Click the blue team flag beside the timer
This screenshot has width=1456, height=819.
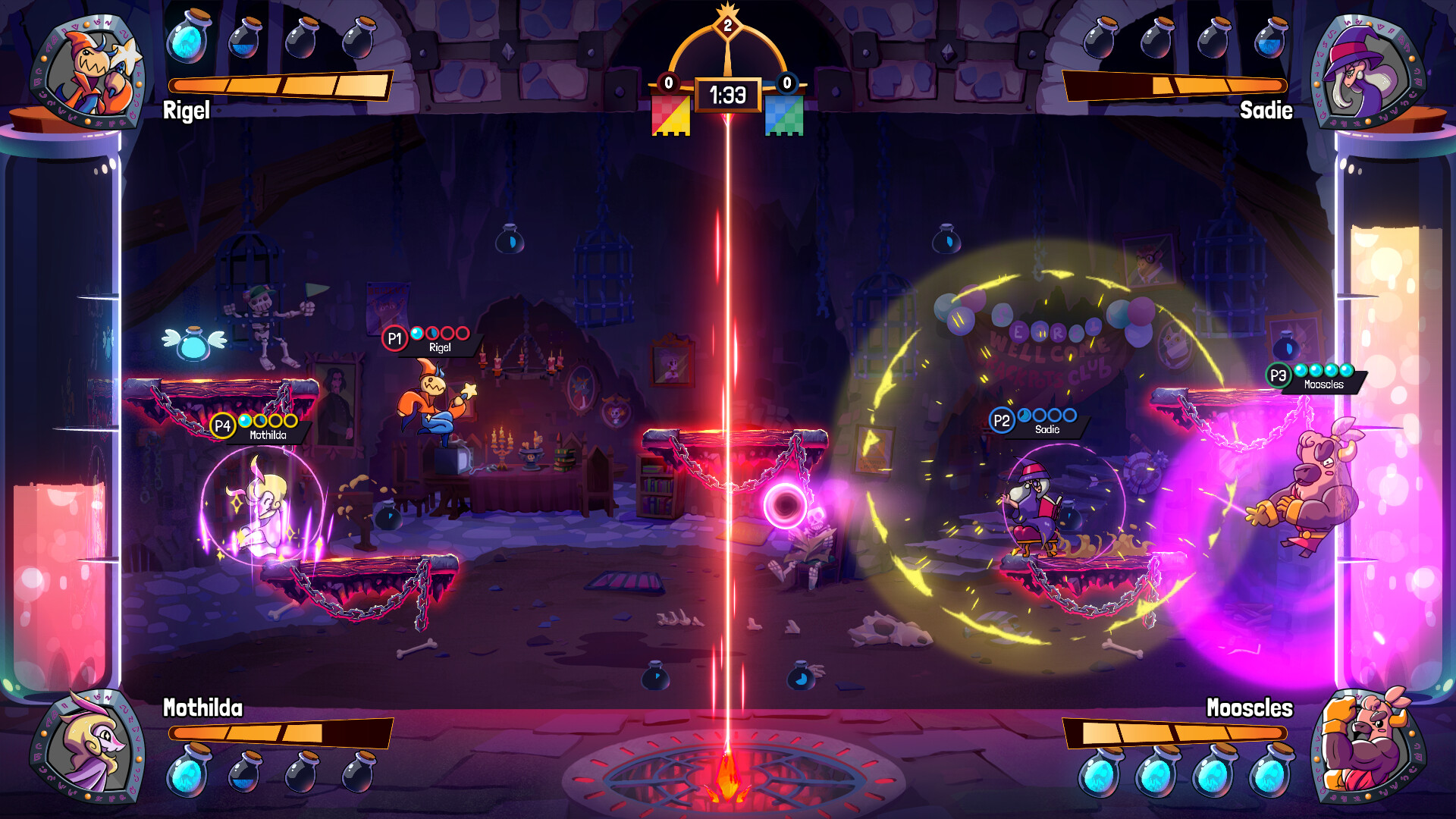(784, 114)
